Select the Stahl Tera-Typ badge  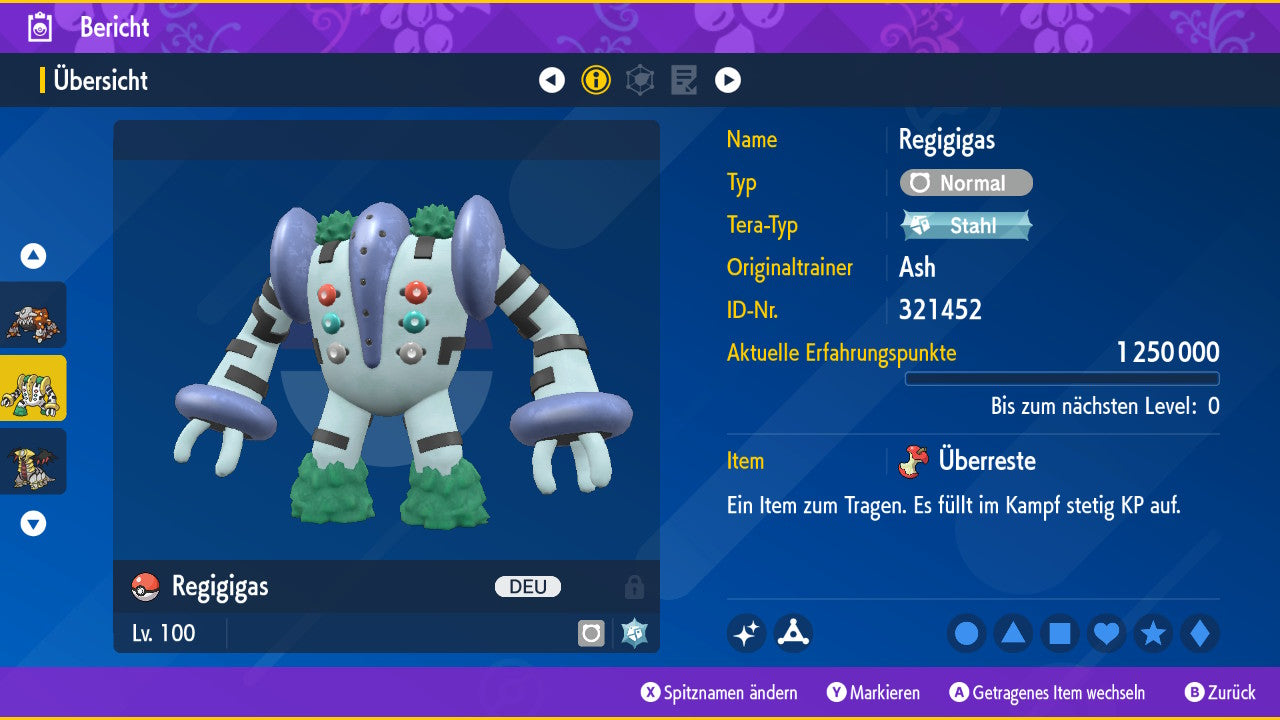966,225
